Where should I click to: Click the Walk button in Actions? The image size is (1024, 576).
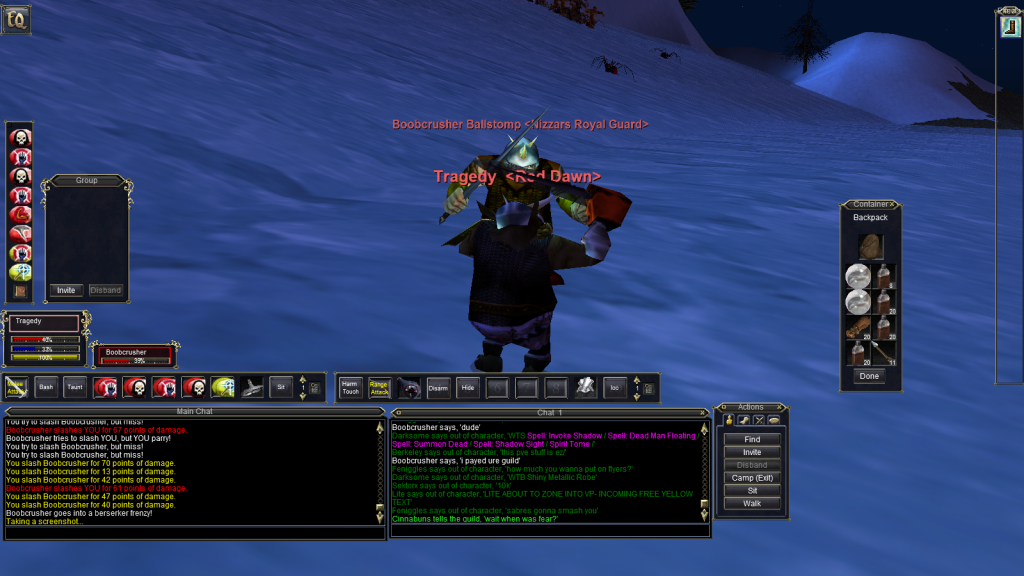pyautogui.click(x=752, y=503)
